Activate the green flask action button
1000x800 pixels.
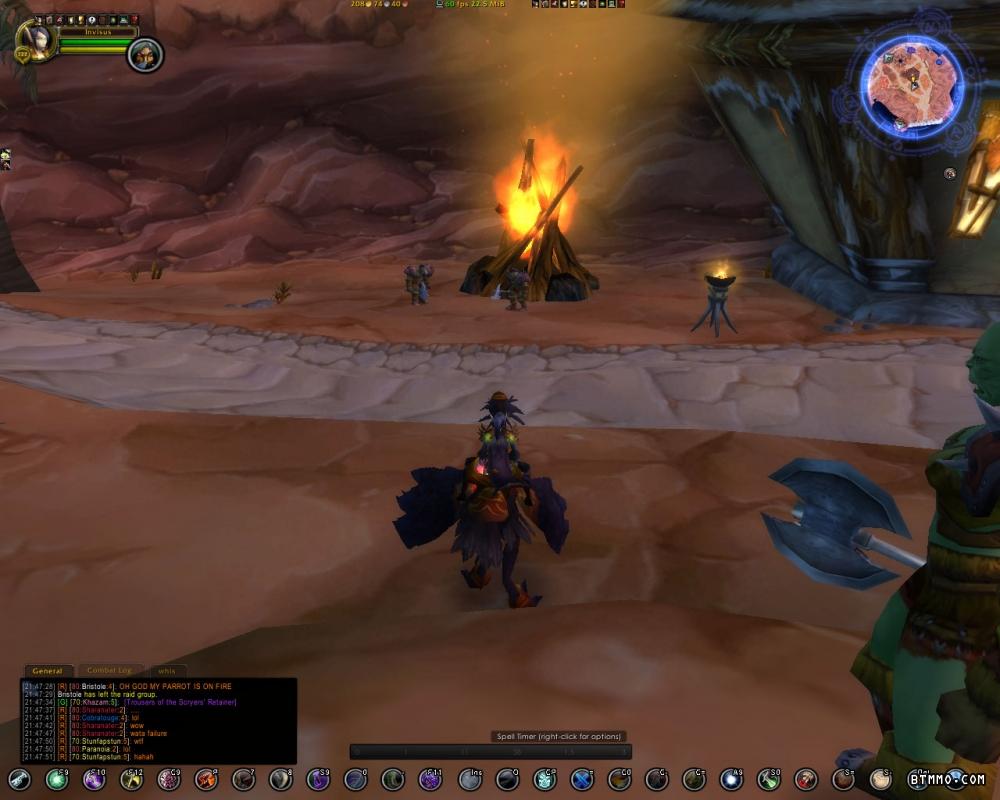pyautogui.click(x=769, y=779)
